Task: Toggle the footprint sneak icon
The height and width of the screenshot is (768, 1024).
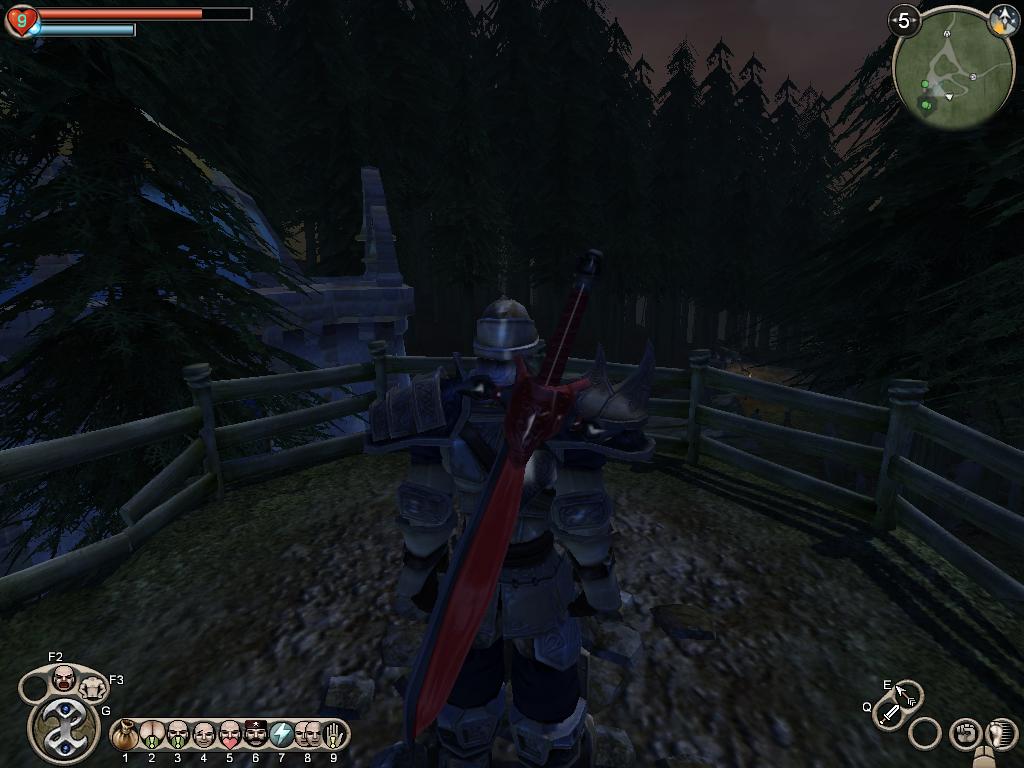Action: 999,734
